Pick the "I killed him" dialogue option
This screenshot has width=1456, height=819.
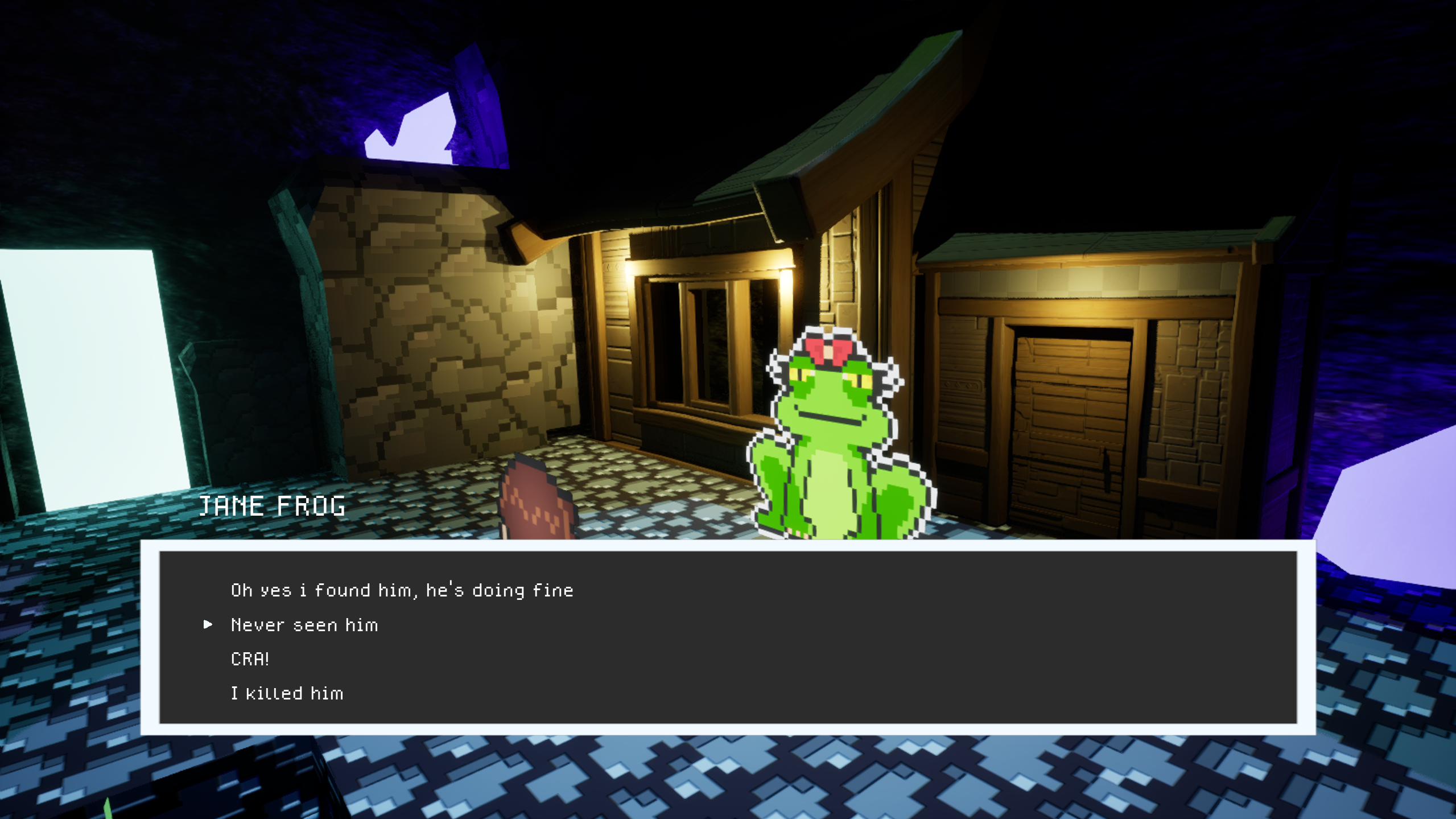[x=287, y=694]
